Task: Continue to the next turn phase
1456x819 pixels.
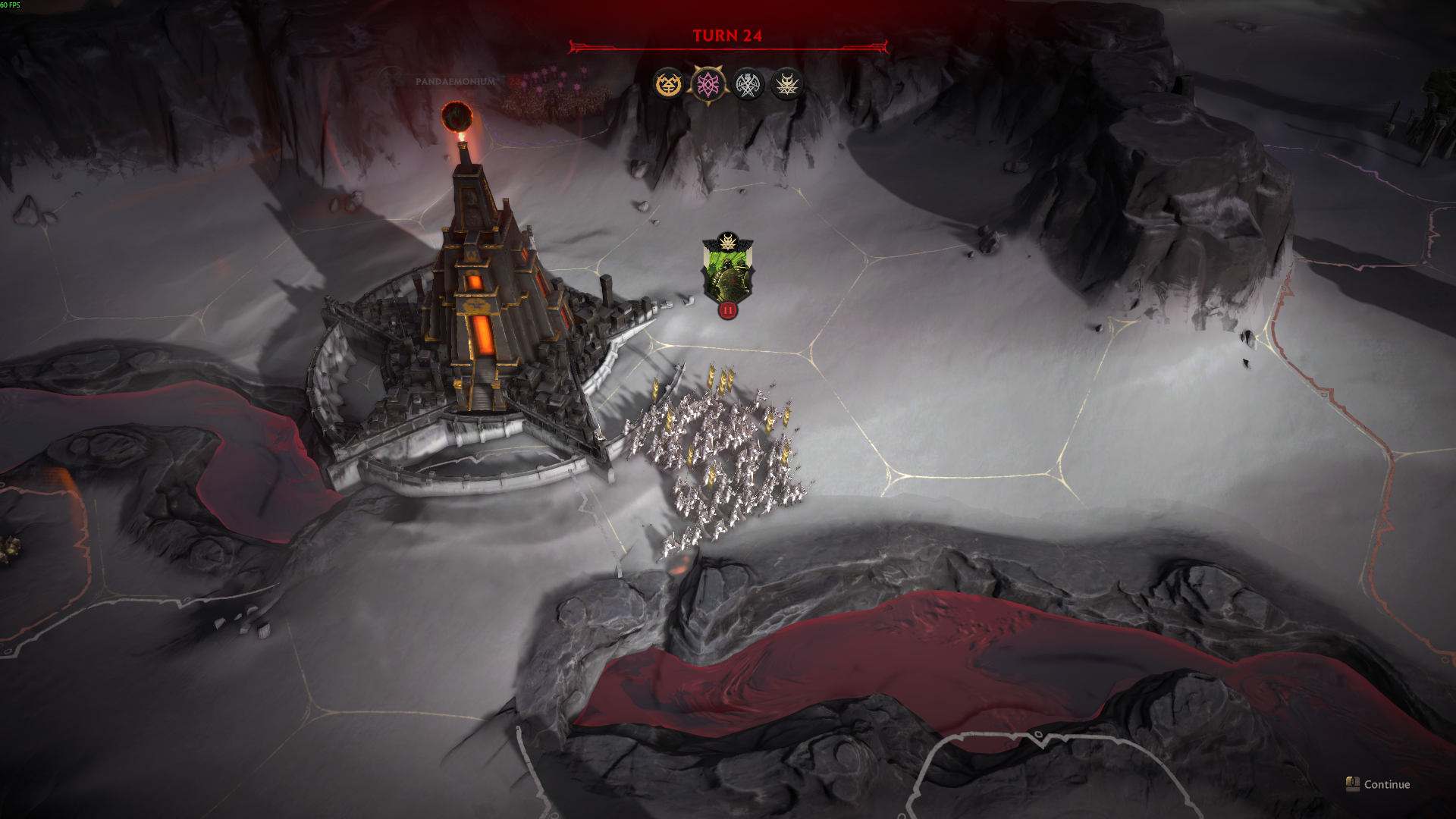Action: pyautogui.click(x=1379, y=784)
